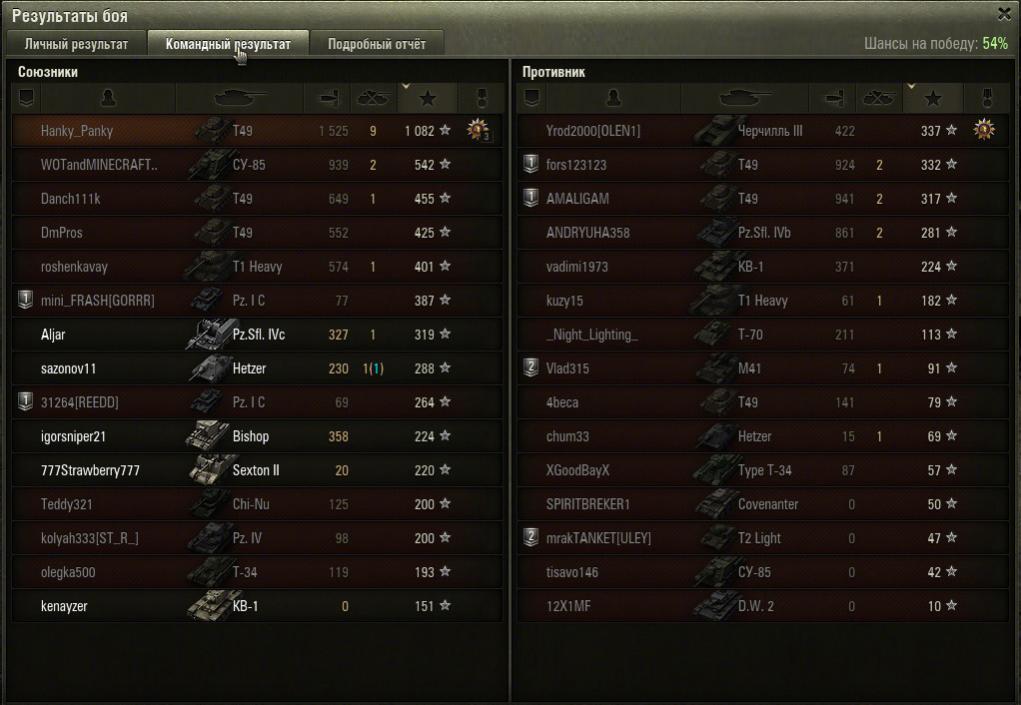The height and width of the screenshot is (705, 1021).
Task: Select ally 777Strawberry777 Sexton II row
Action: (x=90, y=471)
